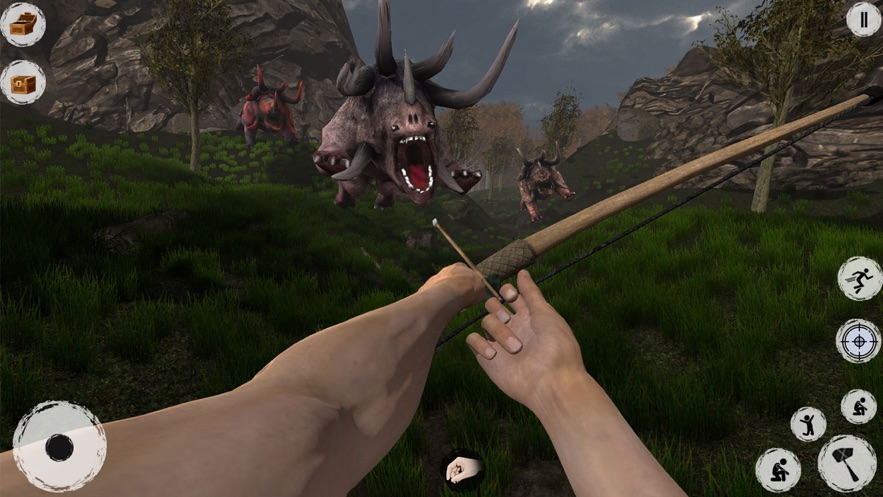Attack with the stone axe button
The height and width of the screenshot is (497, 883).
coord(847,463)
